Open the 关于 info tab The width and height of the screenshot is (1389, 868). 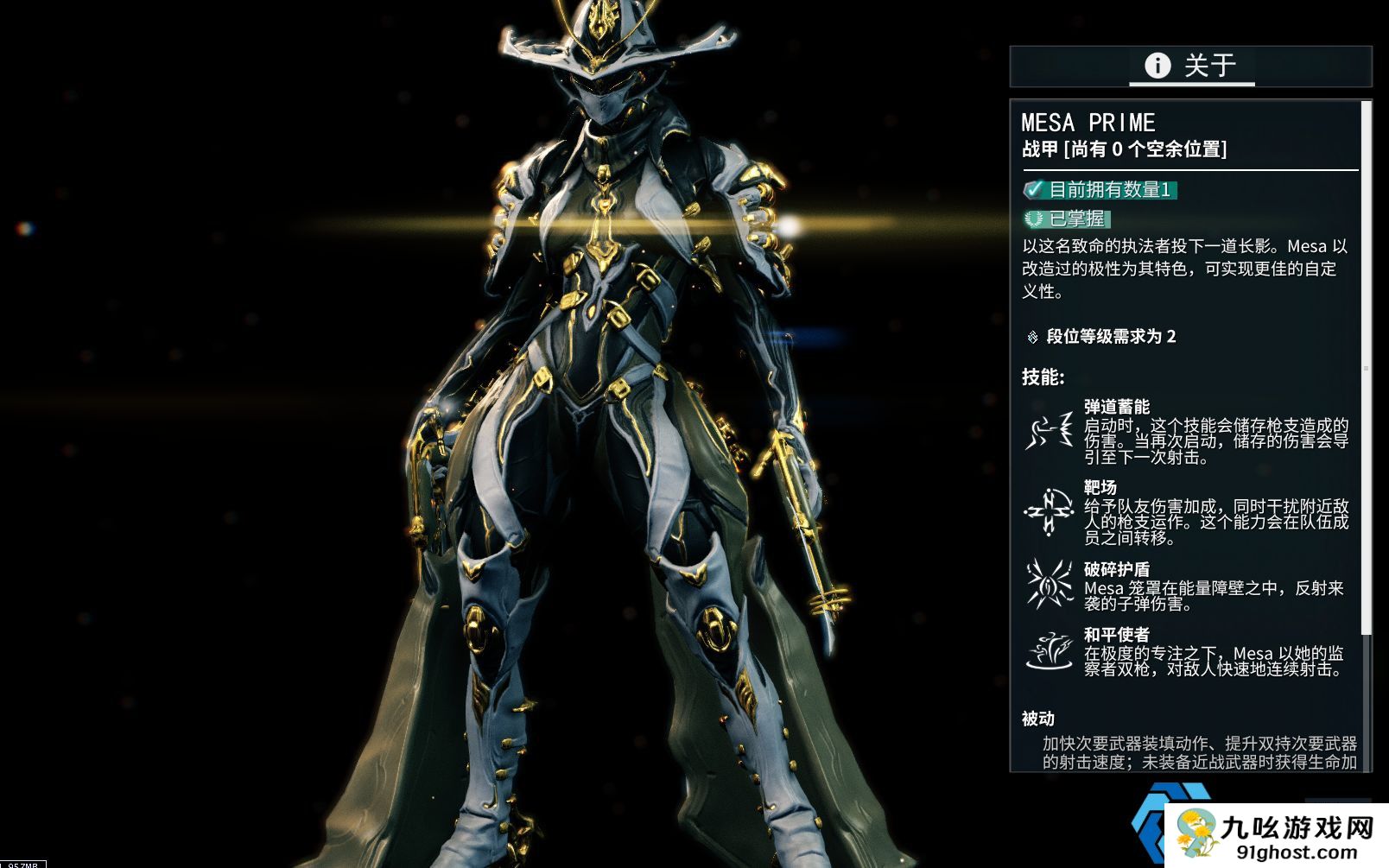coord(1191,66)
